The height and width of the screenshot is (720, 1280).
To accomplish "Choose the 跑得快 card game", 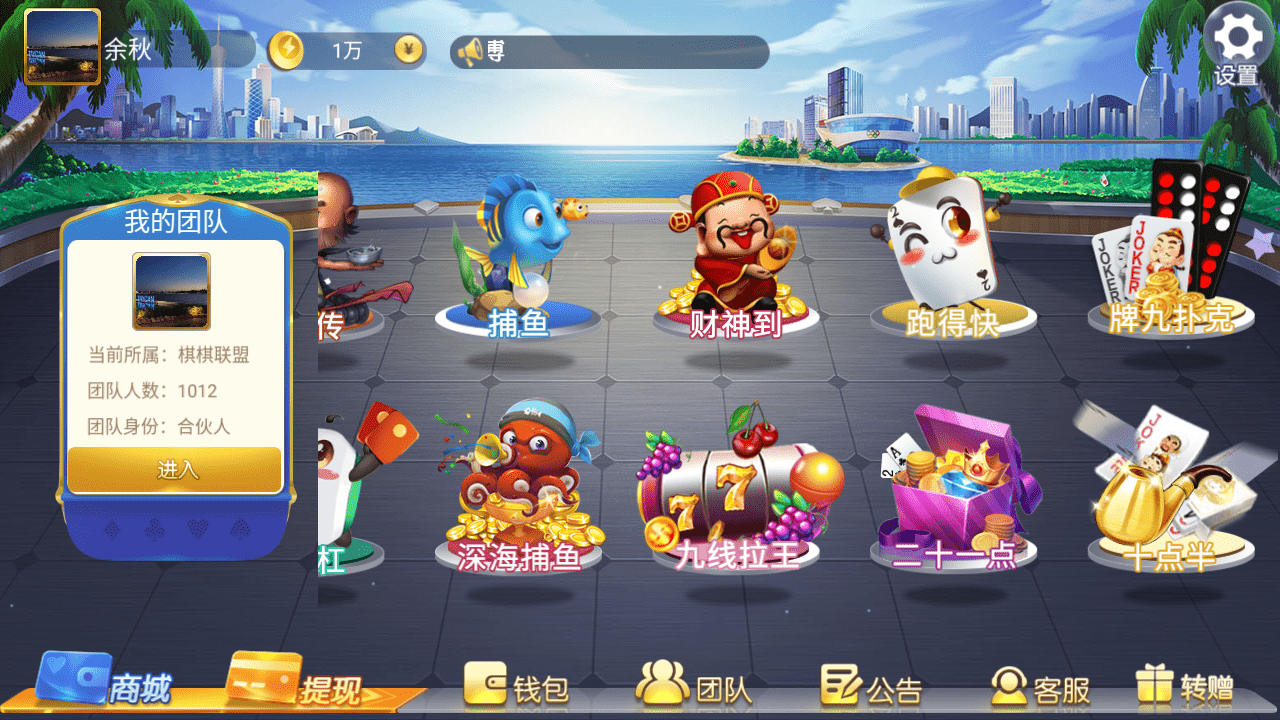I will [x=952, y=260].
